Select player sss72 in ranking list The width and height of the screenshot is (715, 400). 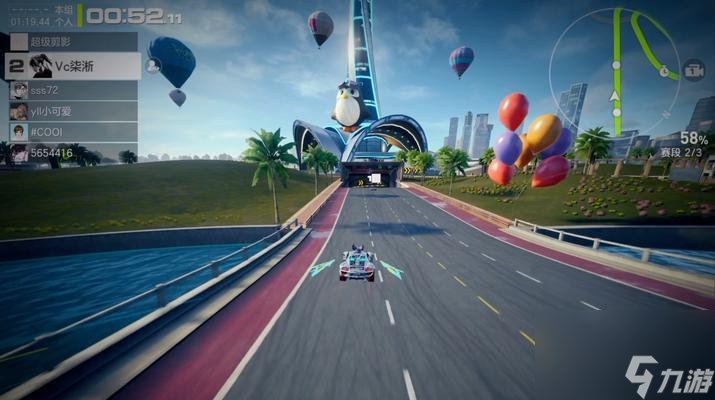click(x=70, y=90)
